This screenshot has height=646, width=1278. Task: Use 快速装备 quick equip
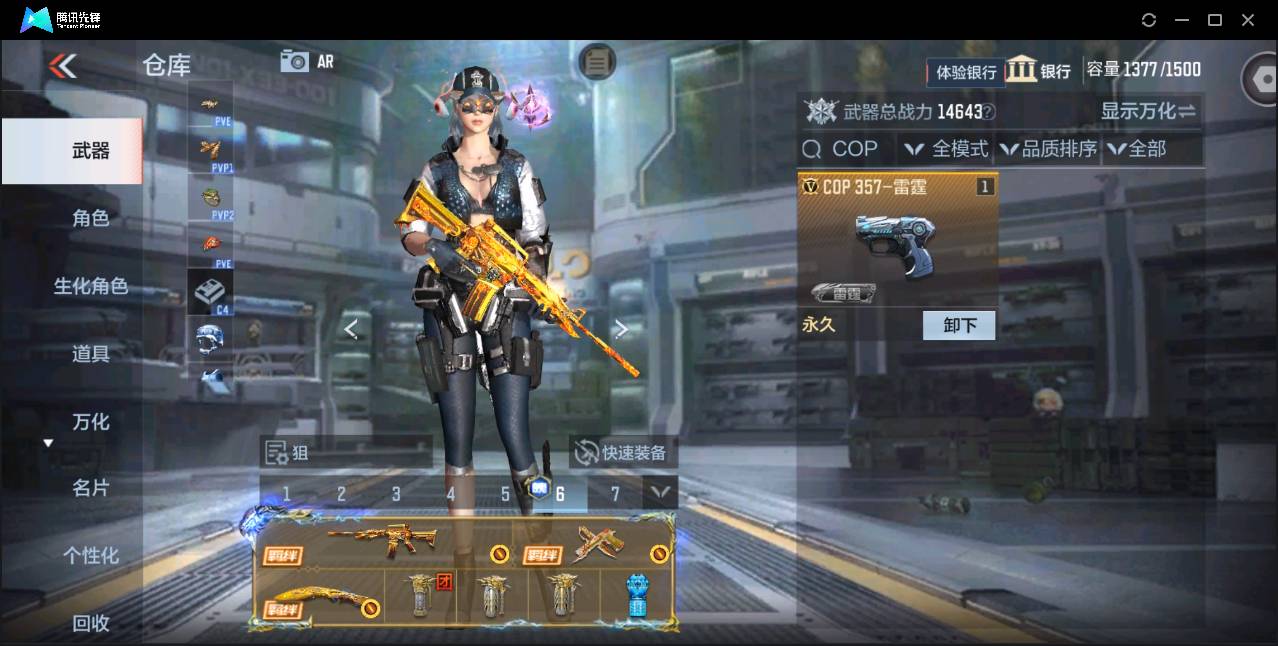tap(622, 452)
